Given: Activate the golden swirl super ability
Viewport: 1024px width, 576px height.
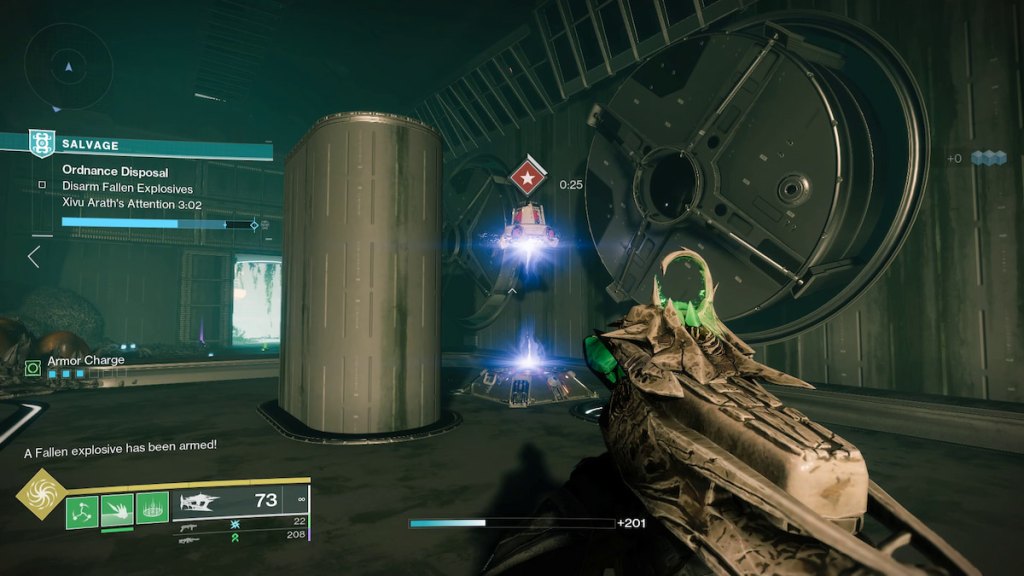Looking at the screenshot, I should tap(41, 494).
